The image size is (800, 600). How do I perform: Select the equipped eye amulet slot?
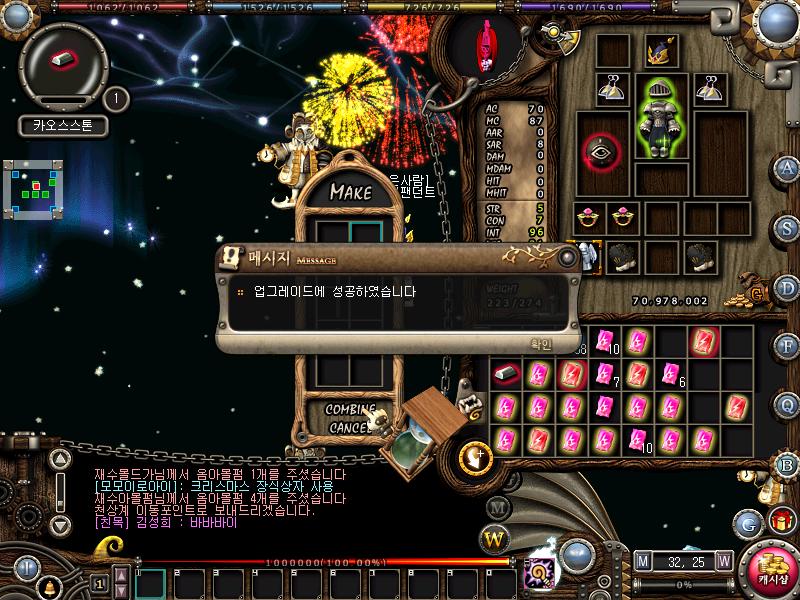click(x=602, y=152)
